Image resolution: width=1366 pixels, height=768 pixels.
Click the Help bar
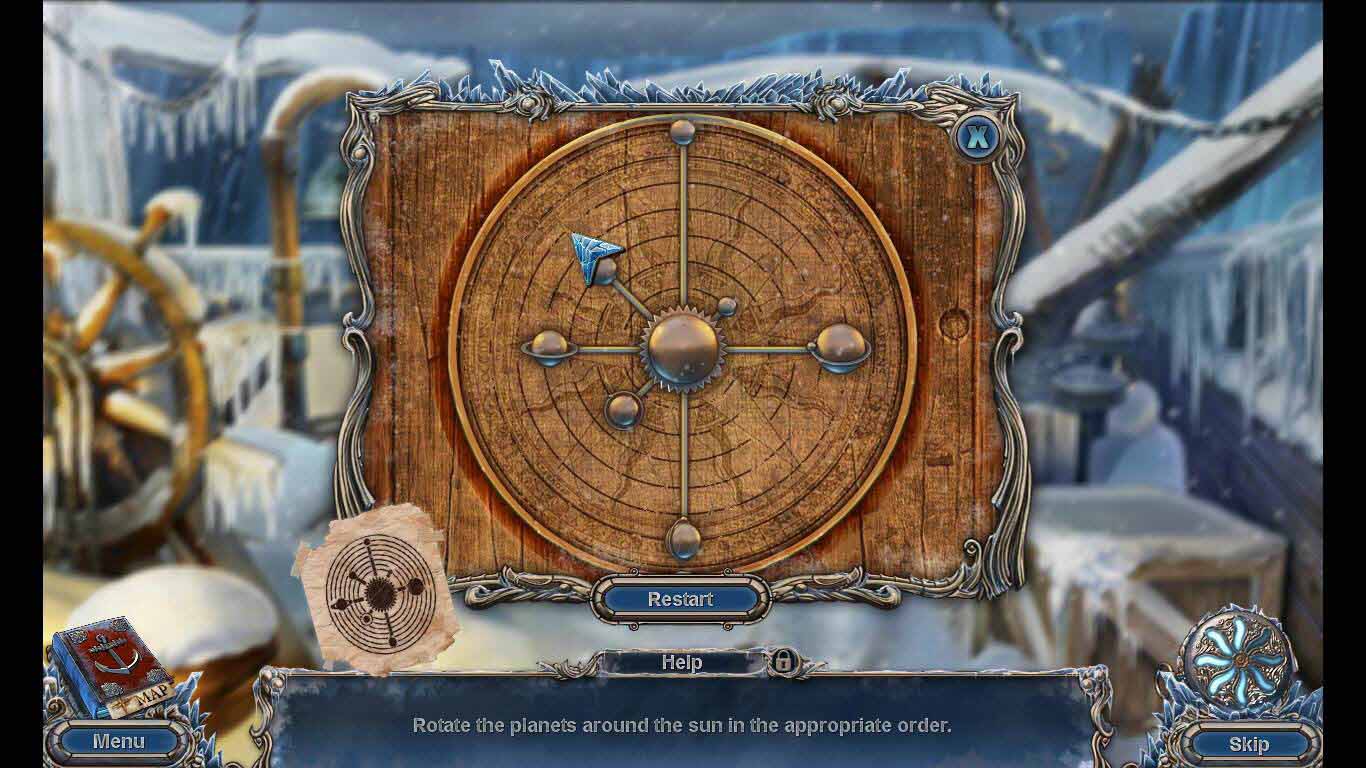click(683, 662)
